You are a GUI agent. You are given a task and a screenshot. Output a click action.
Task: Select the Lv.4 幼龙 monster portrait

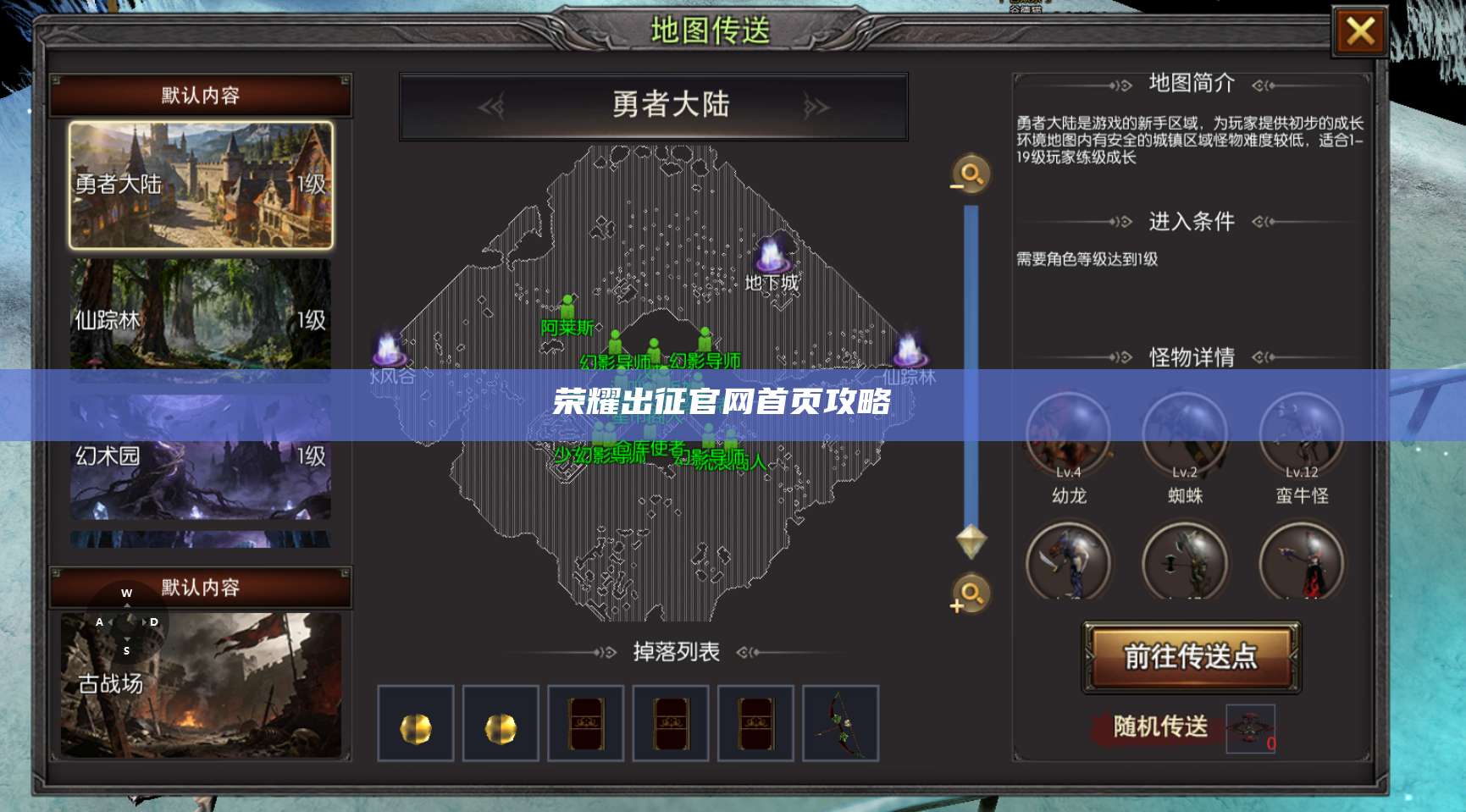pos(1069,434)
